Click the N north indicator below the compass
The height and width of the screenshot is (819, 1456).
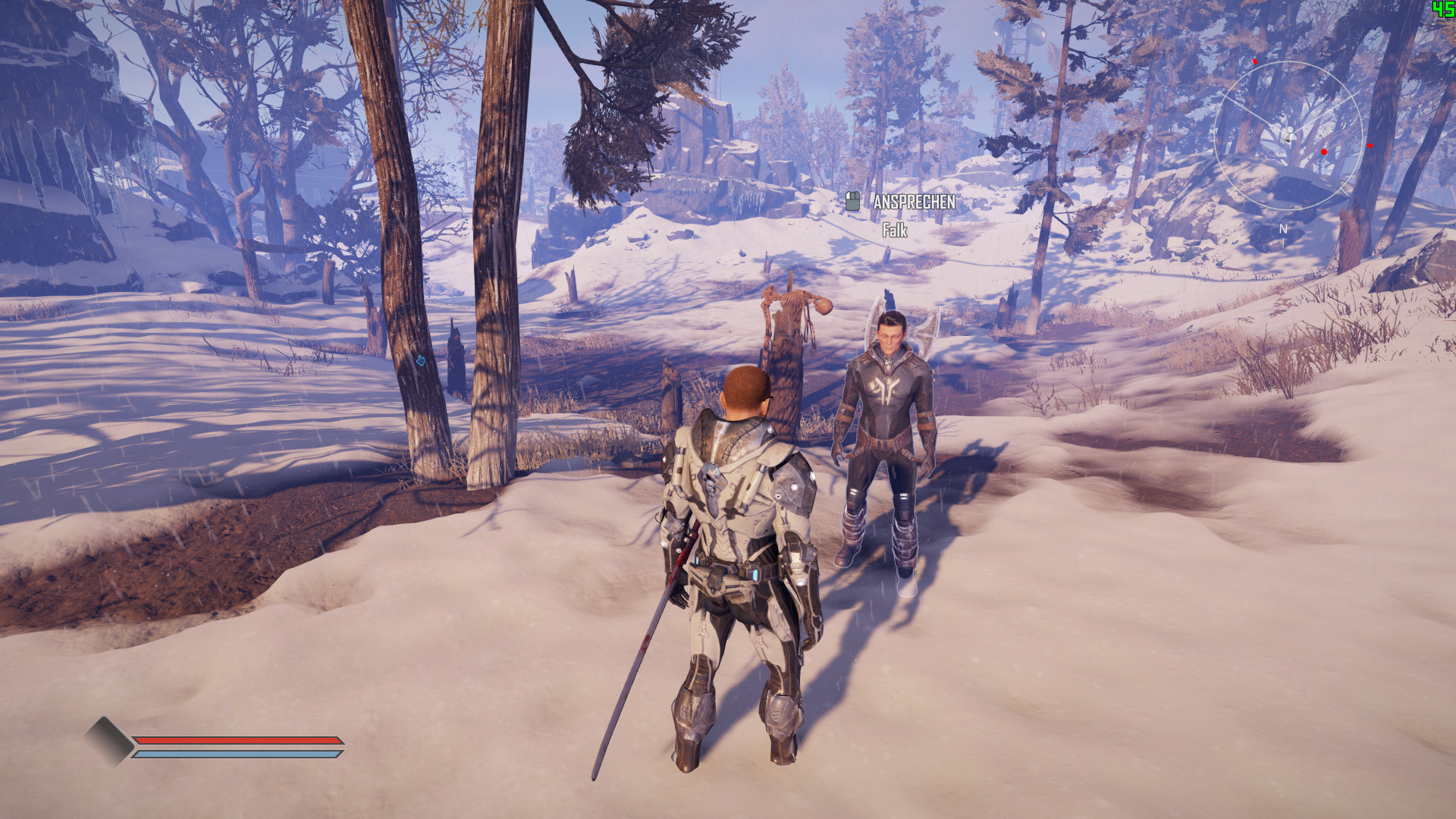(1282, 227)
